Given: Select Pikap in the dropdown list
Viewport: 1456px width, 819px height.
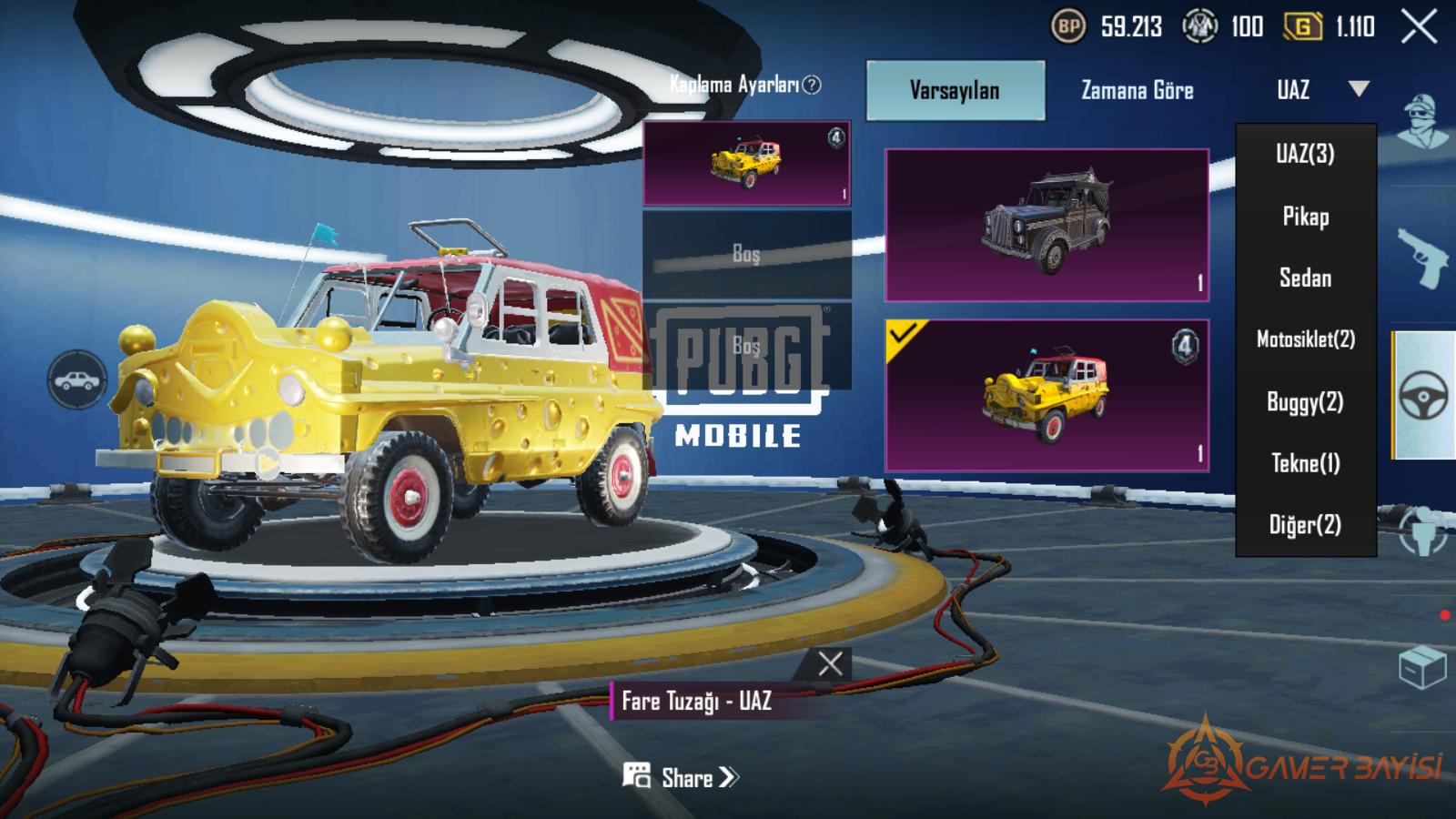Looking at the screenshot, I should point(1305,217).
